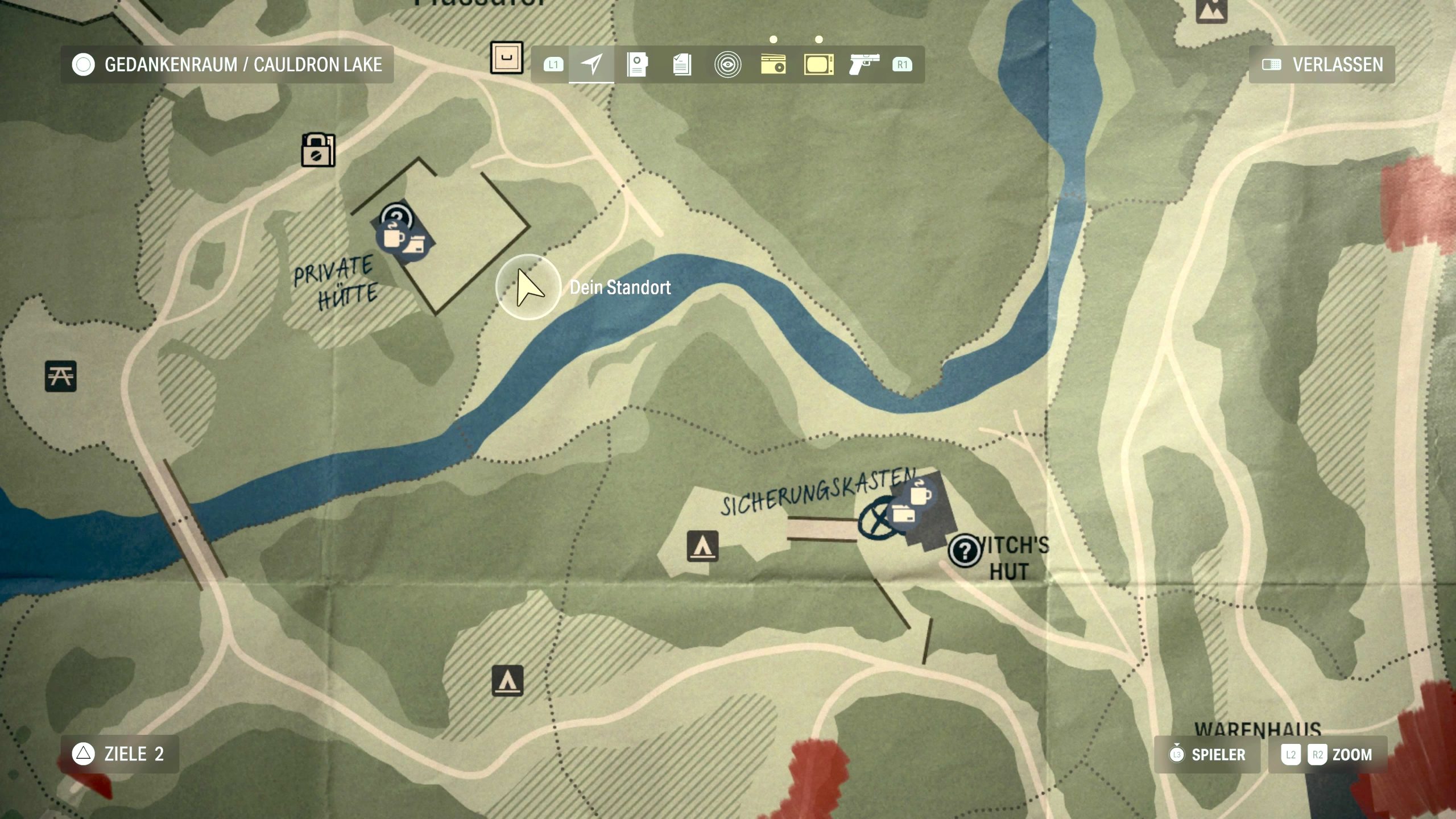Click the folder marker at Witch's Hut
This screenshot has width=1456, height=819.
pyautogui.click(x=903, y=515)
